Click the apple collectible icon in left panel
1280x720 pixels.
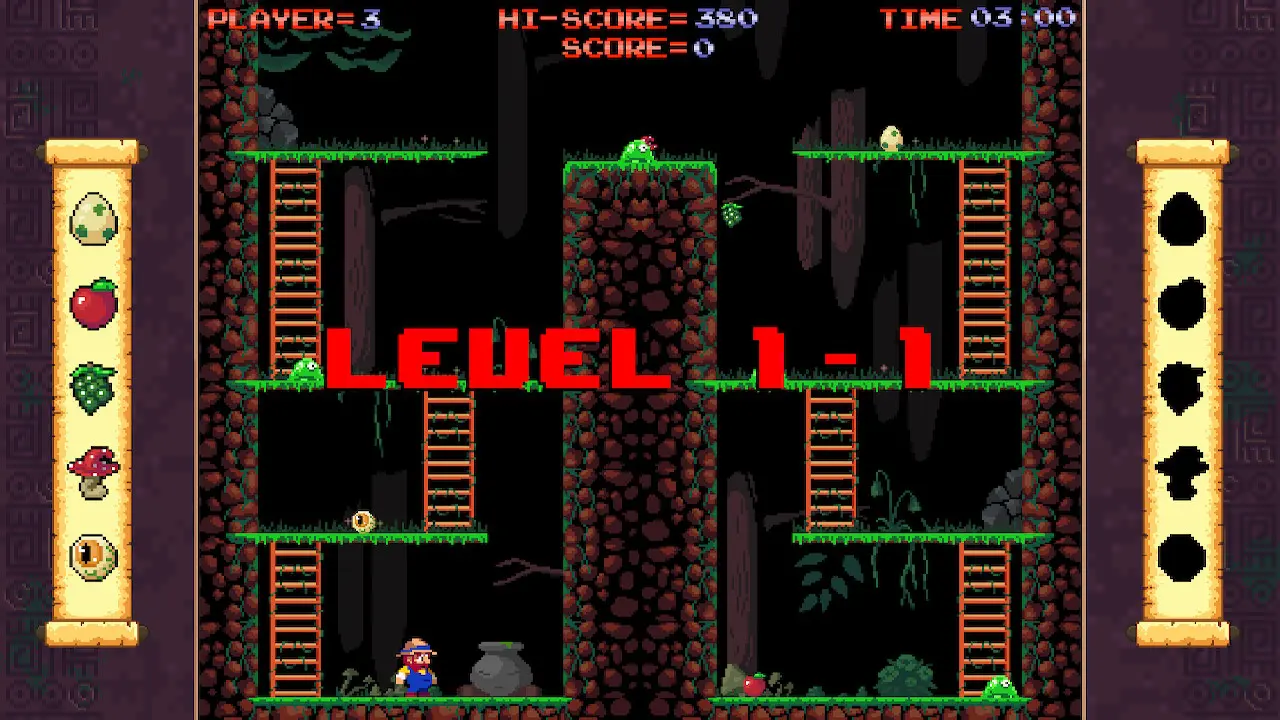click(95, 302)
